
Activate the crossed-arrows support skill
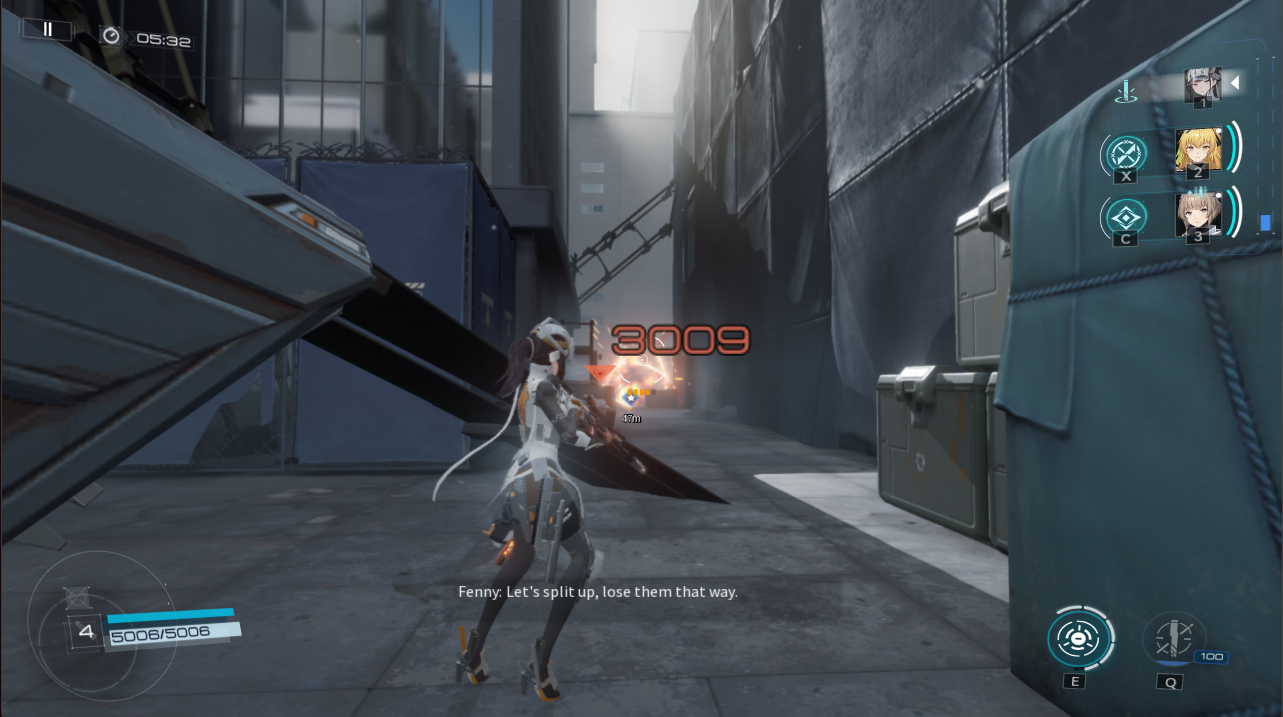[1126, 154]
